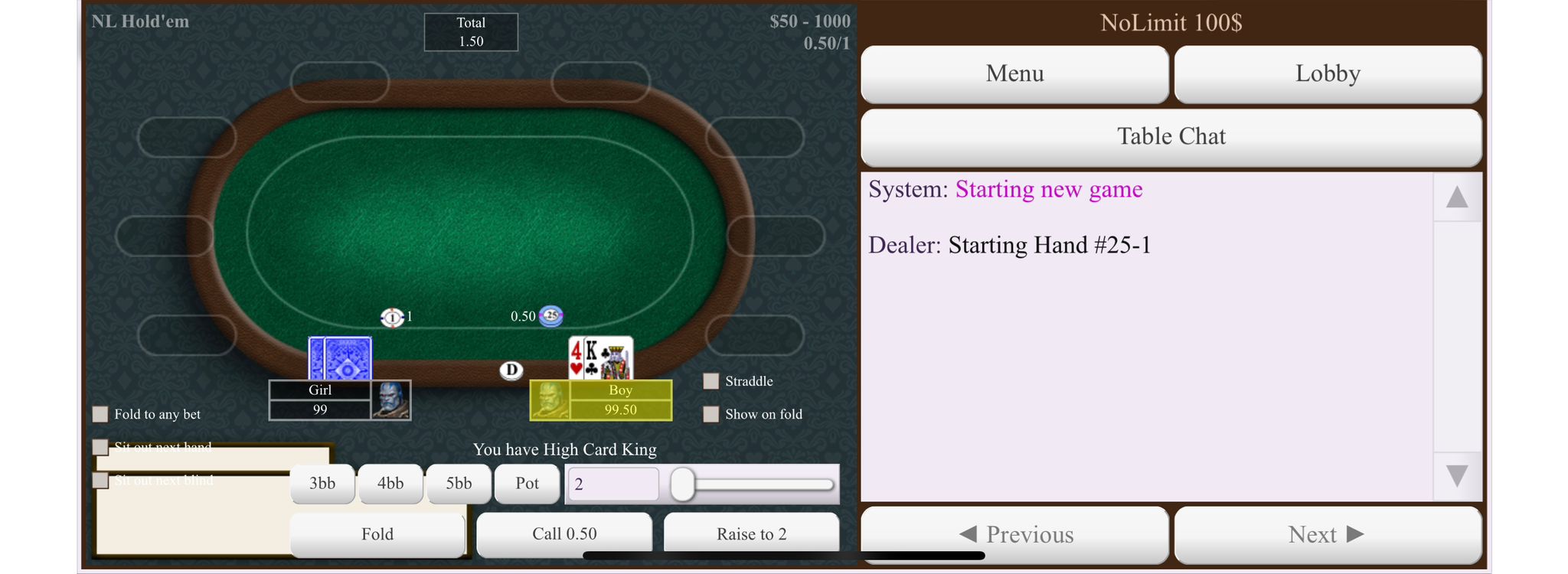Set bet size to 3bb
The height and width of the screenshot is (574, 1568).
coord(322,484)
